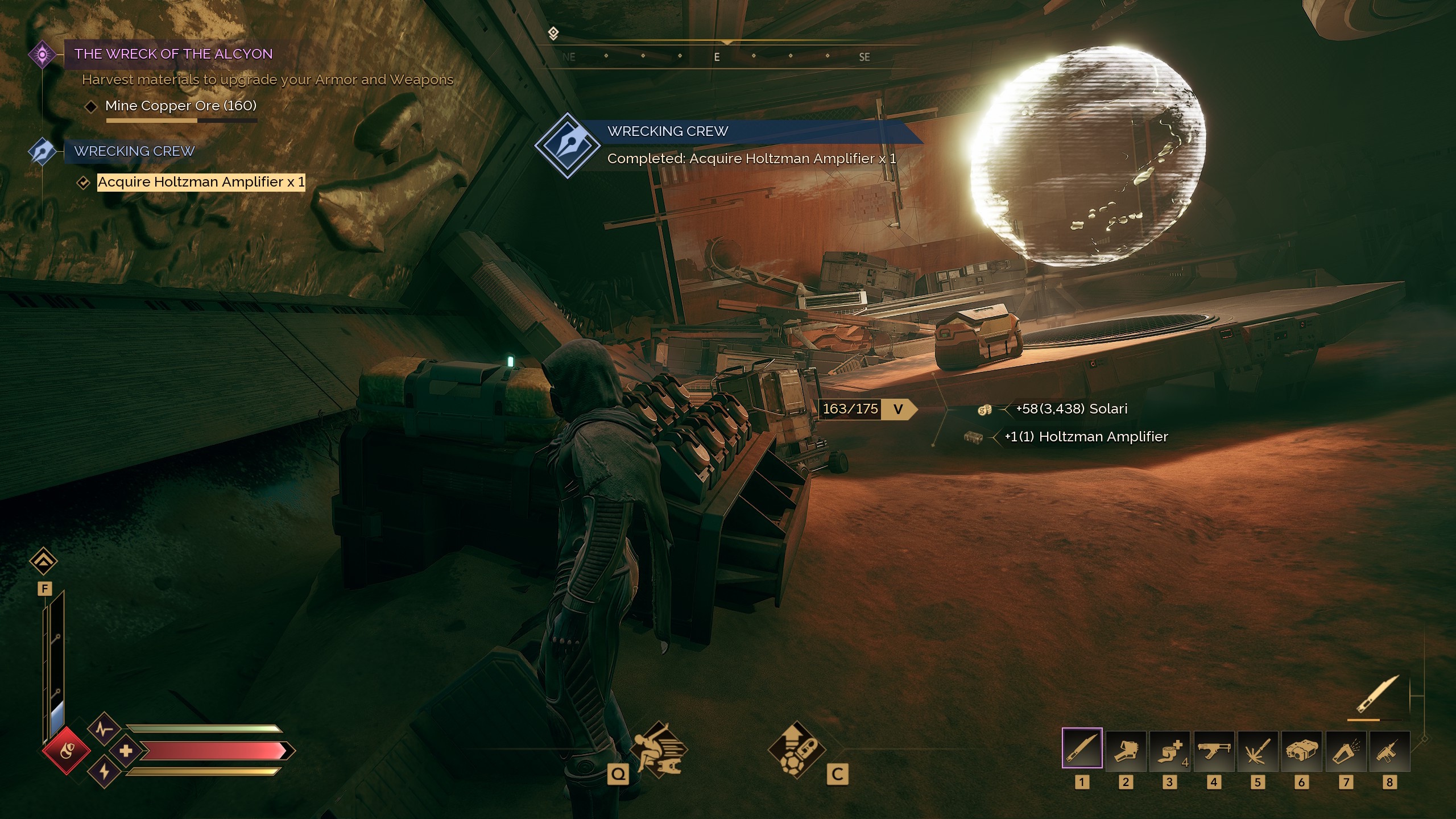Click the health cross diamond icon

(127, 751)
